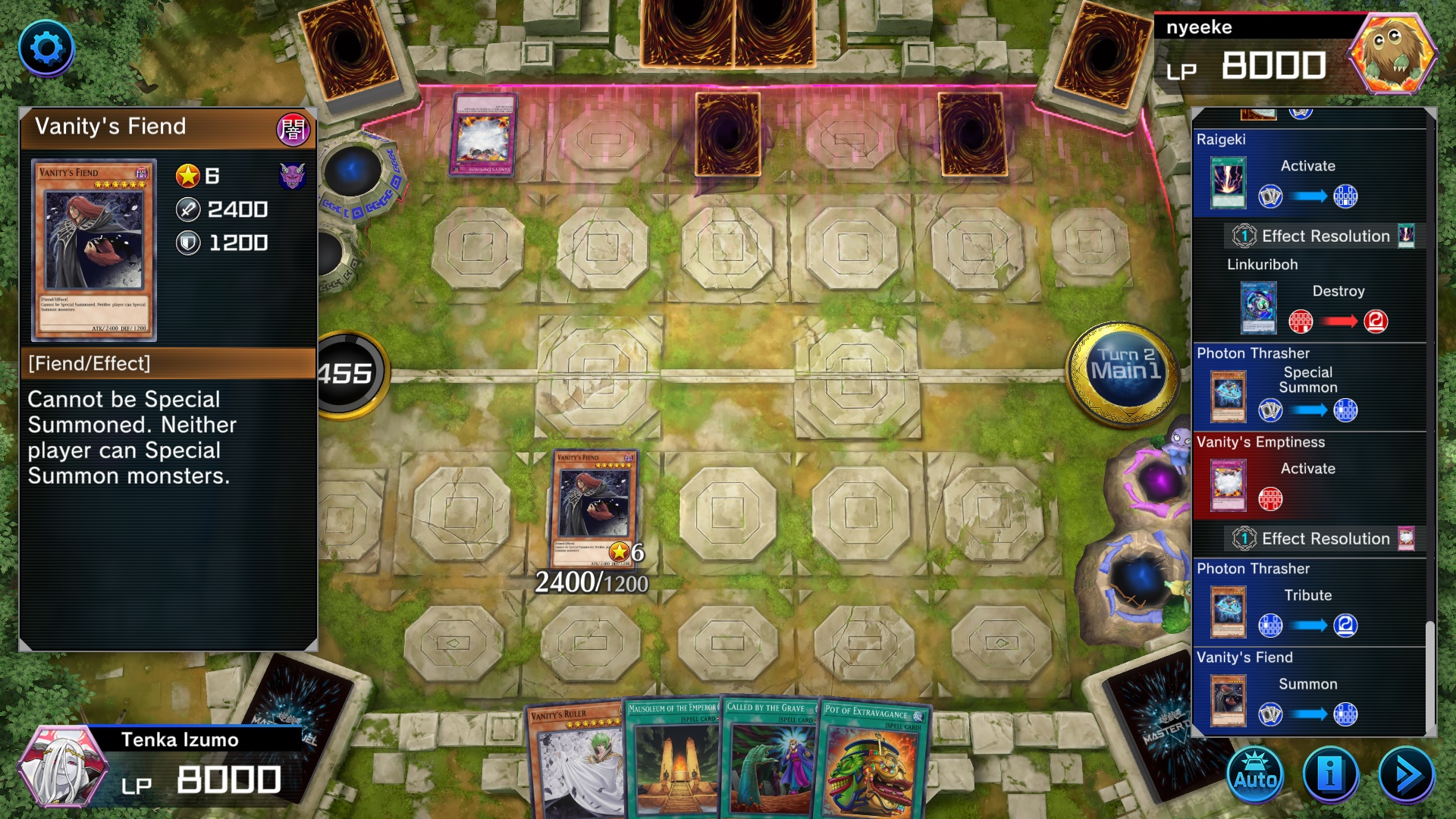Click the Effect Resolution entry in the log
Image resolution: width=1456 pixels, height=819 pixels.
click(1323, 236)
